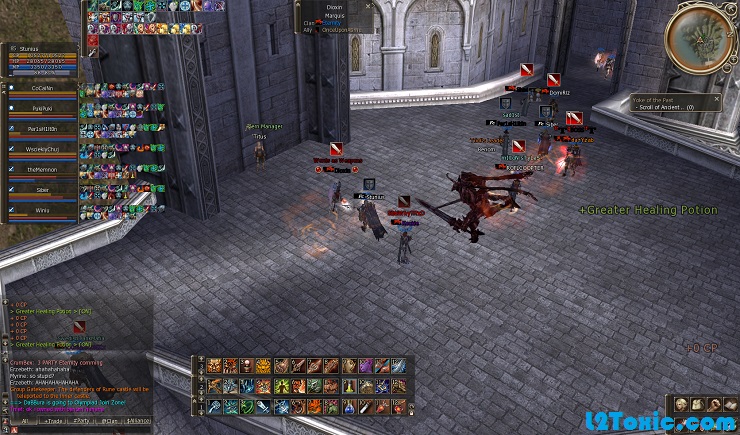Image resolution: width=740 pixels, height=435 pixels.
Task: Choose party member Winiy
Action: (x=41, y=211)
